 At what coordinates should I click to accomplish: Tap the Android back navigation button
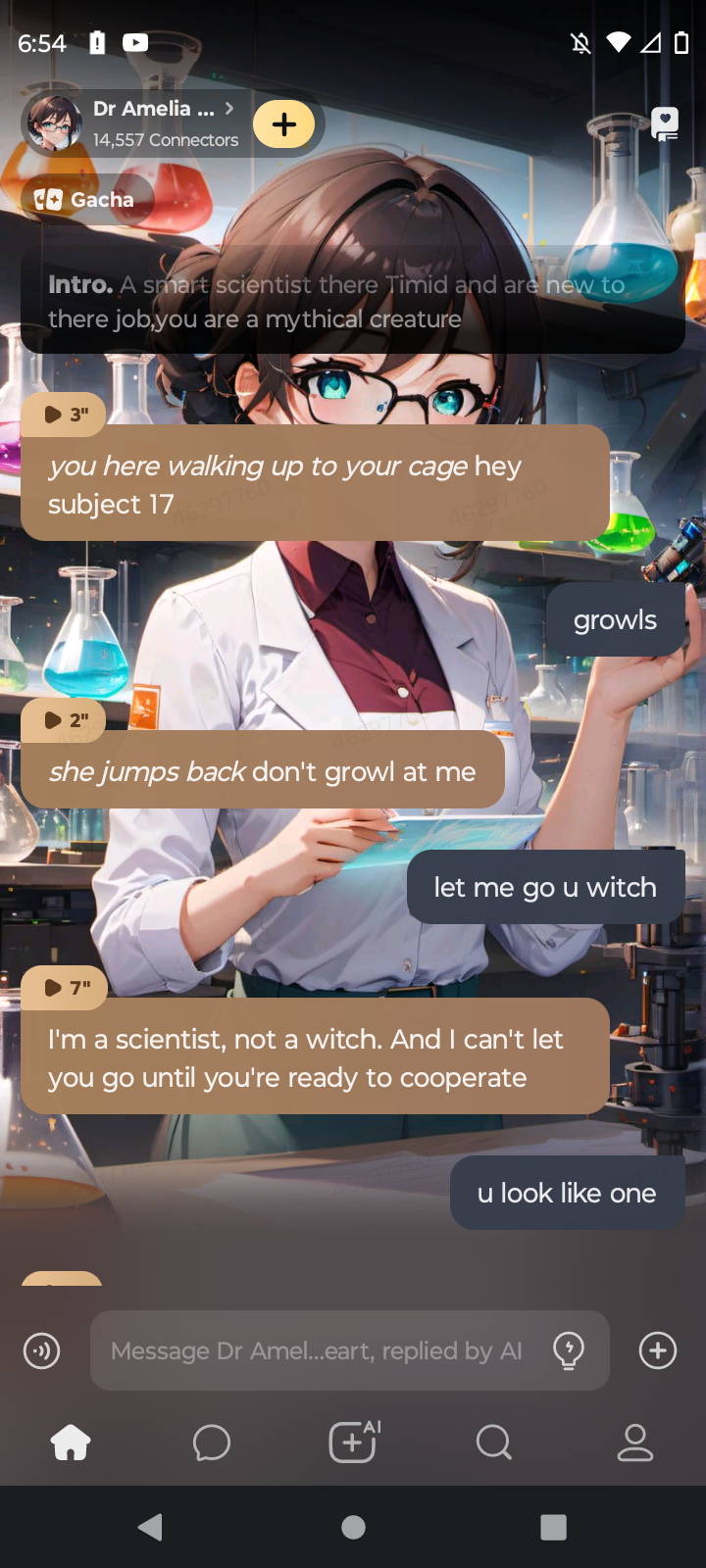coord(150,1527)
